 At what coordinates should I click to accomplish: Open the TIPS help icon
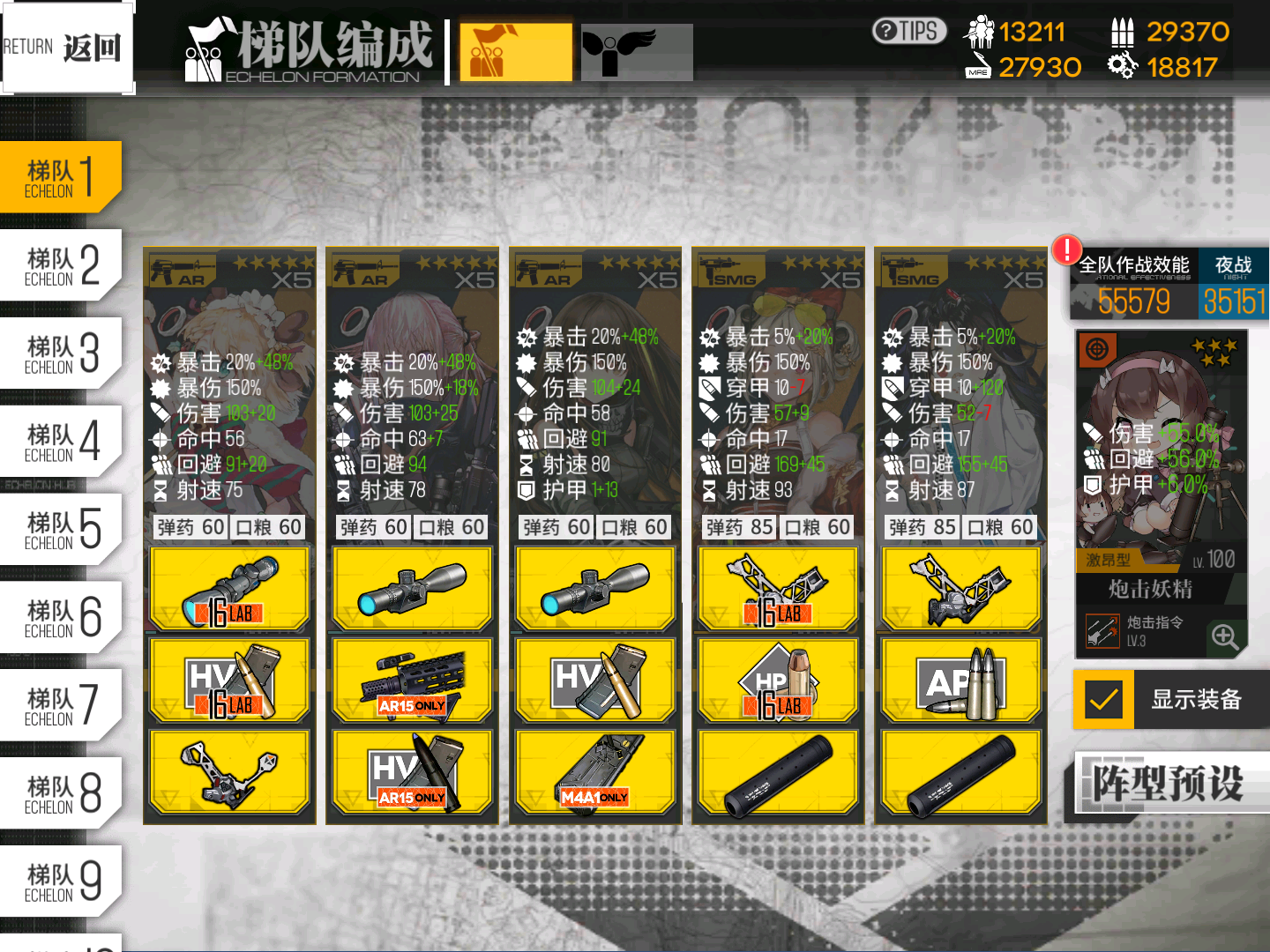(x=908, y=32)
